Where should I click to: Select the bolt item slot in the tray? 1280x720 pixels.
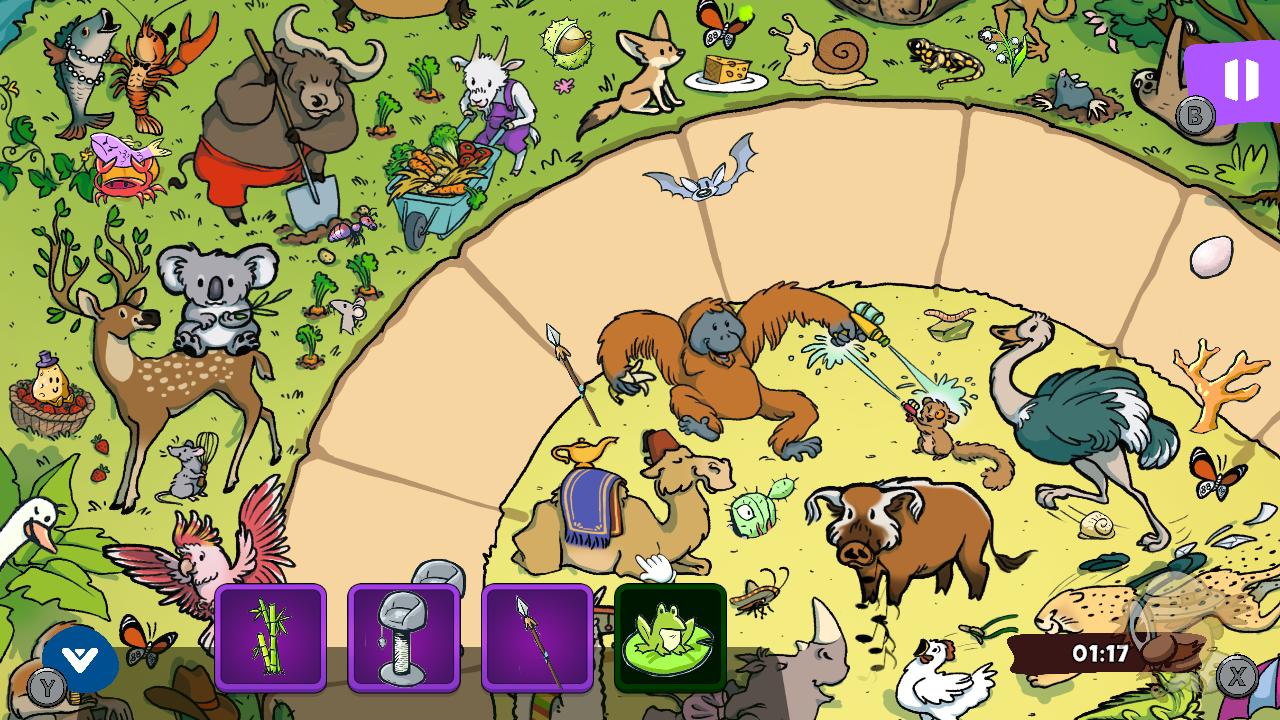pos(404,637)
